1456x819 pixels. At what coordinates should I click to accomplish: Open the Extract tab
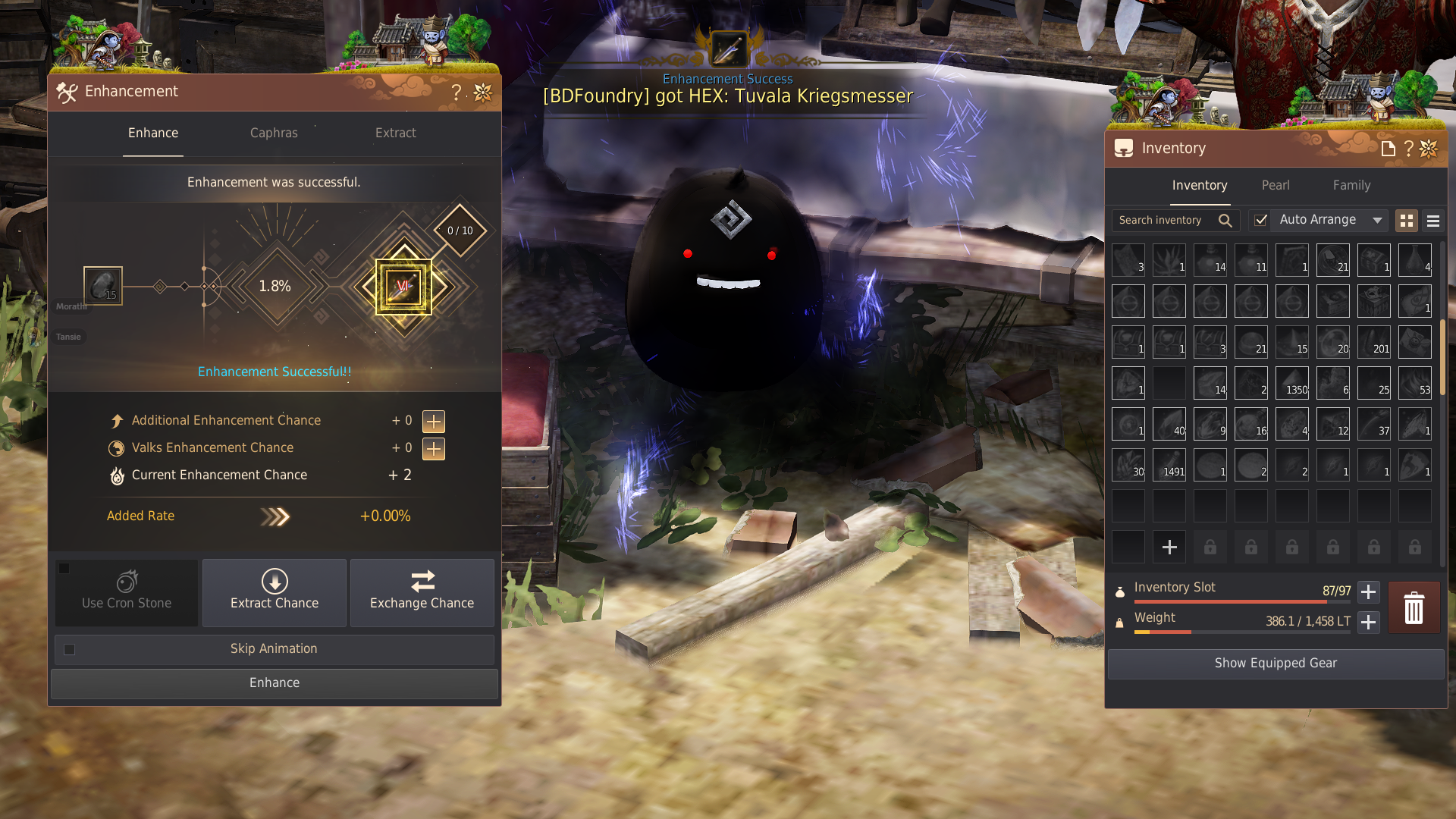[x=395, y=133]
